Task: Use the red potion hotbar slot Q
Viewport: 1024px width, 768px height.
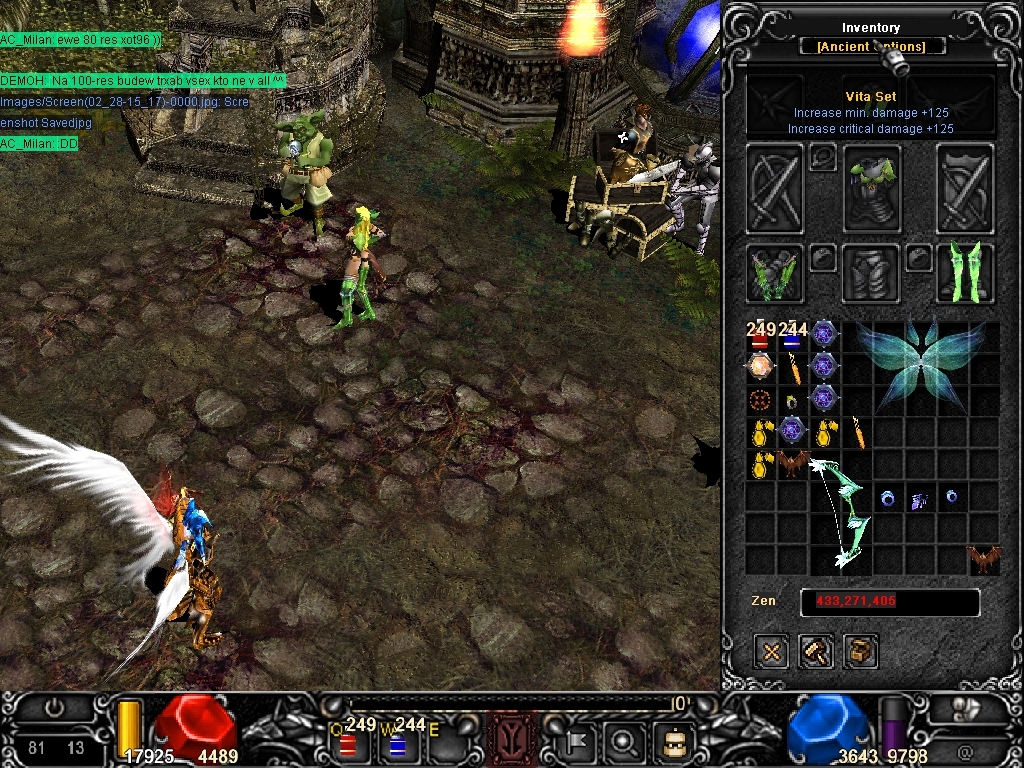Action: [x=348, y=742]
